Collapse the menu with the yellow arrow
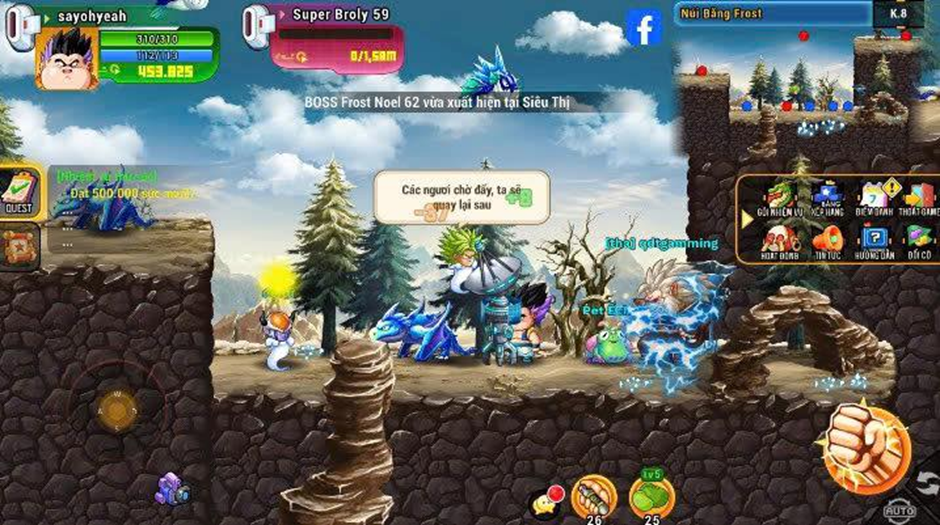The image size is (940, 525). (x=746, y=218)
